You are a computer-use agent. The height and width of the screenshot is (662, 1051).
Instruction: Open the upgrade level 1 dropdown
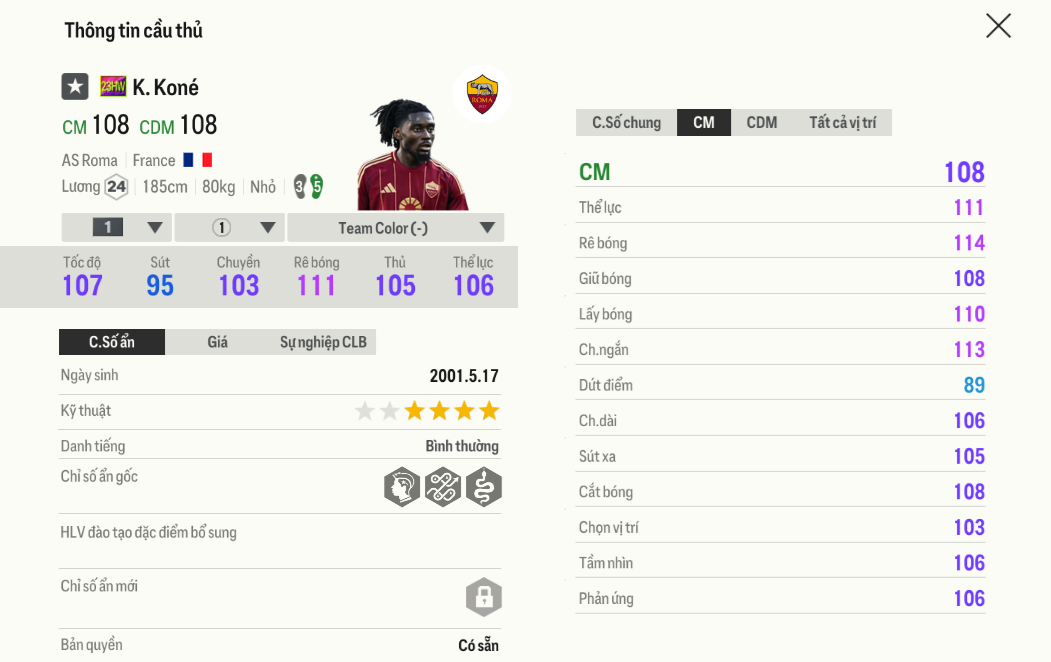(x=117, y=228)
